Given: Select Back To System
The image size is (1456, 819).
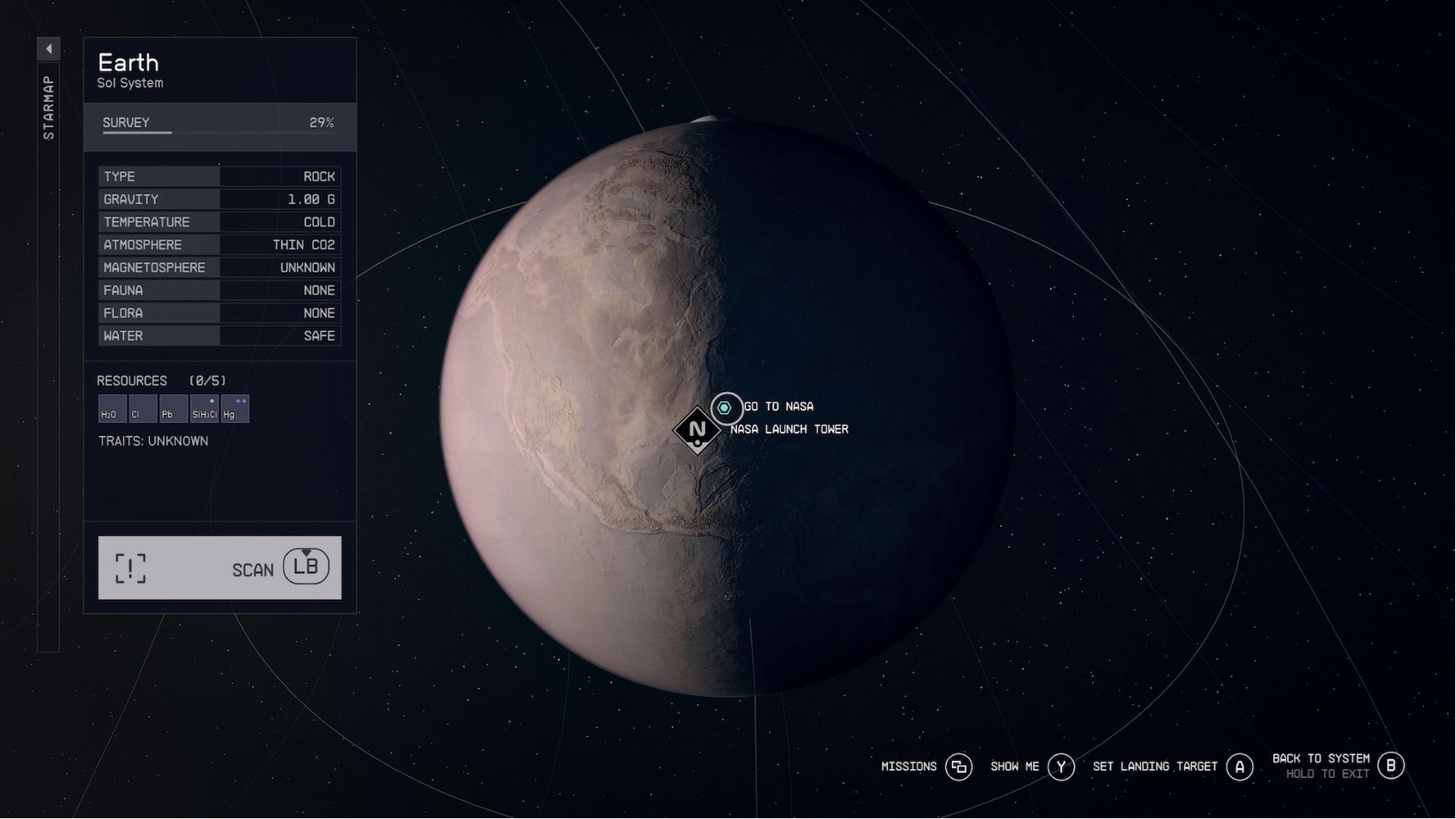Looking at the screenshot, I should click(1321, 757).
